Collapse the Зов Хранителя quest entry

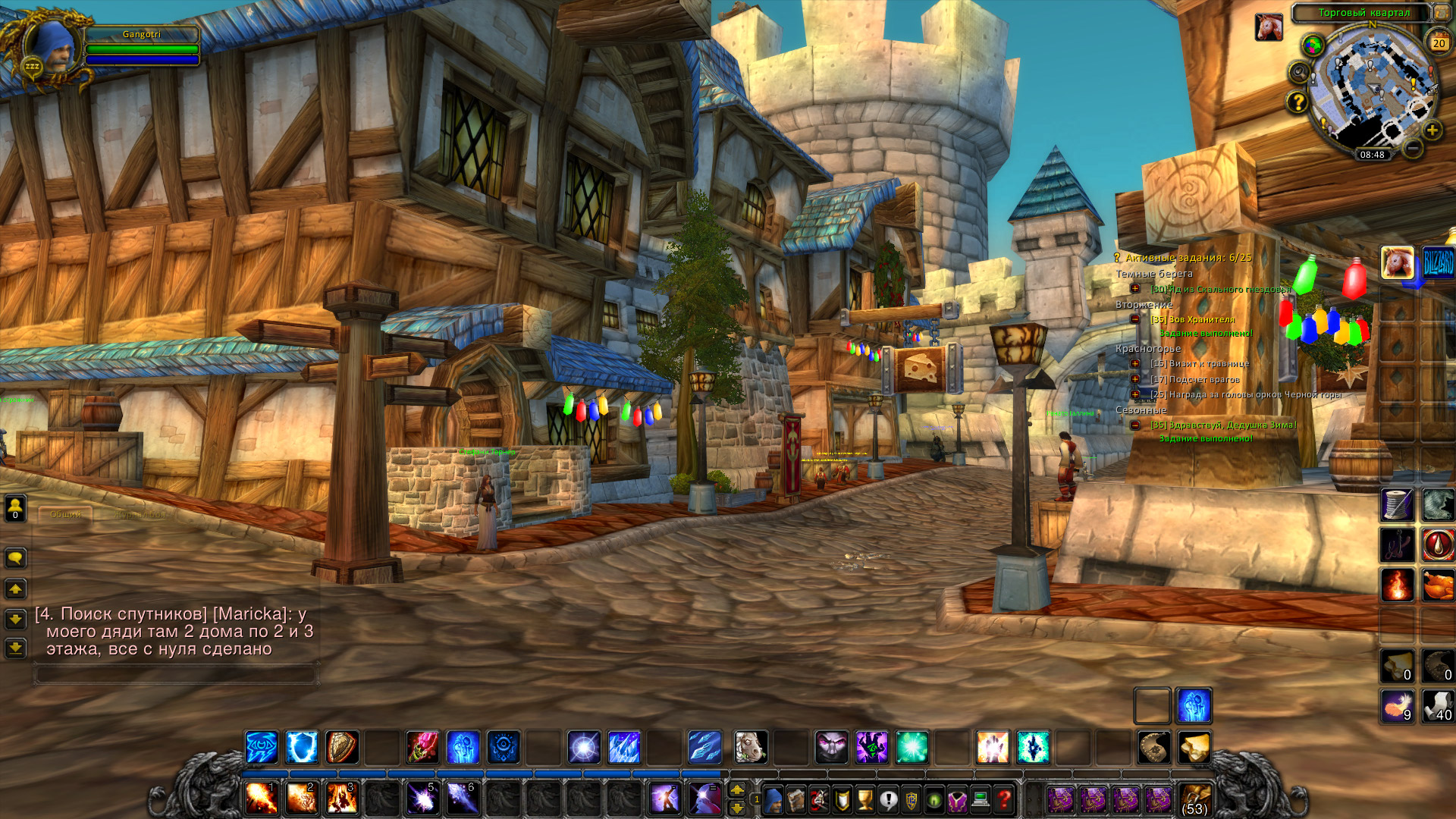point(1135,319)
